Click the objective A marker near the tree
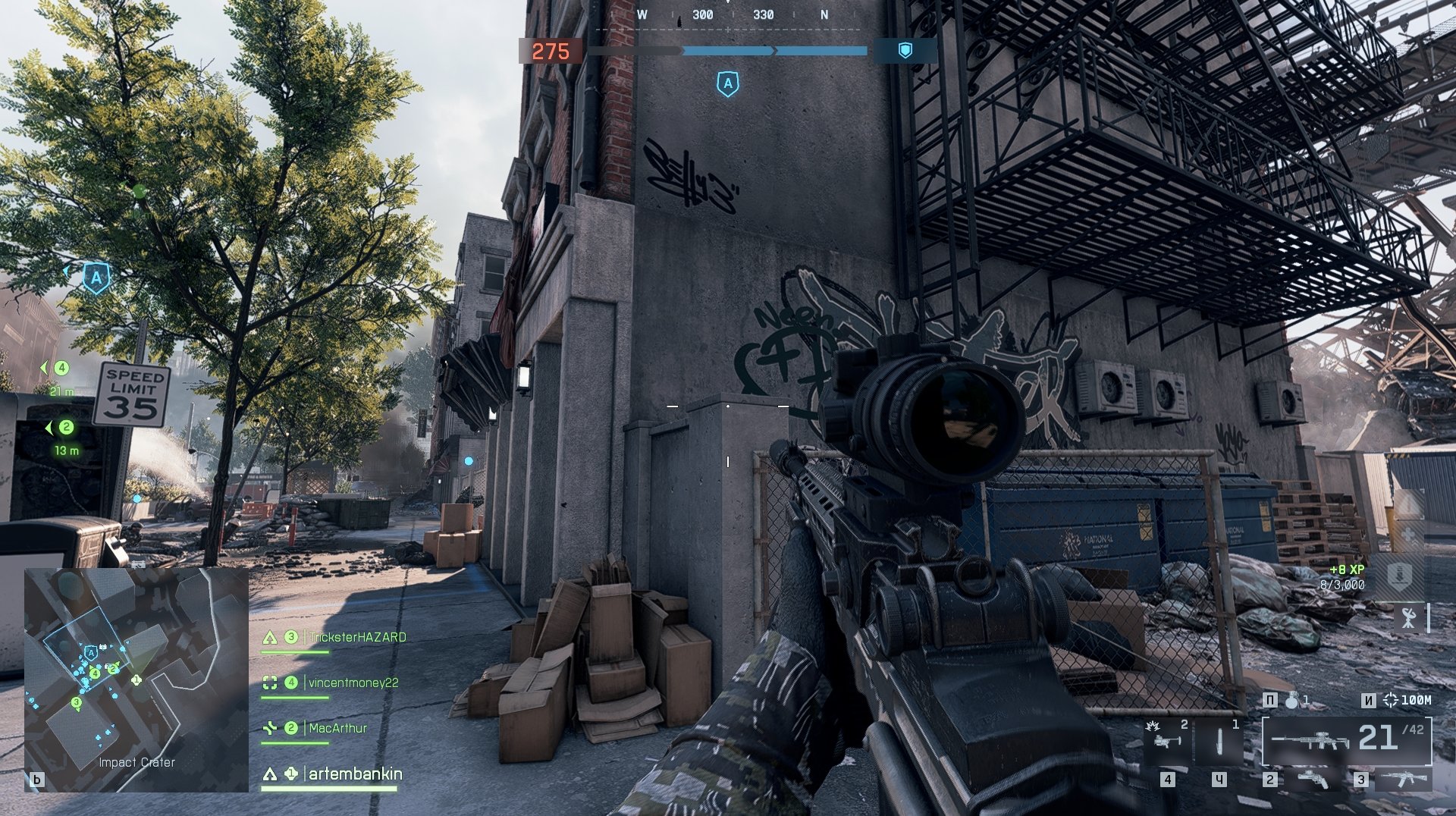Image resolution: width=1456 pixels, height=816 pixels. 96,278
